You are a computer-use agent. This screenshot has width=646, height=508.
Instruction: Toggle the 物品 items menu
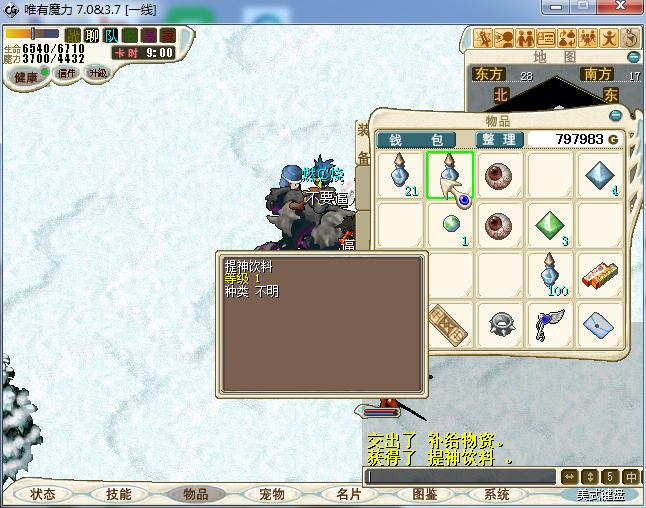(x=195, y=494)
